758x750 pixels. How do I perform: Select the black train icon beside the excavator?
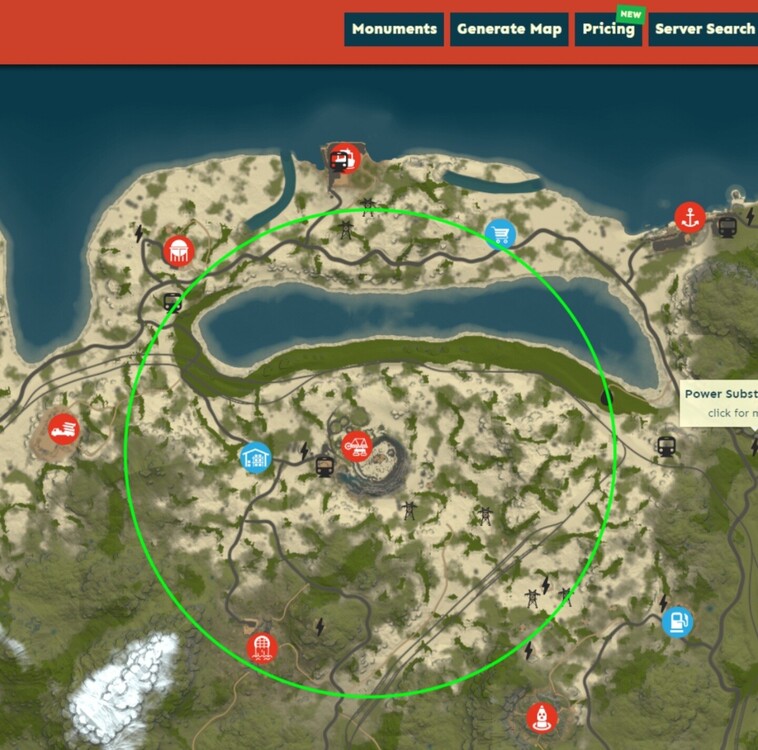click(324, 465)
